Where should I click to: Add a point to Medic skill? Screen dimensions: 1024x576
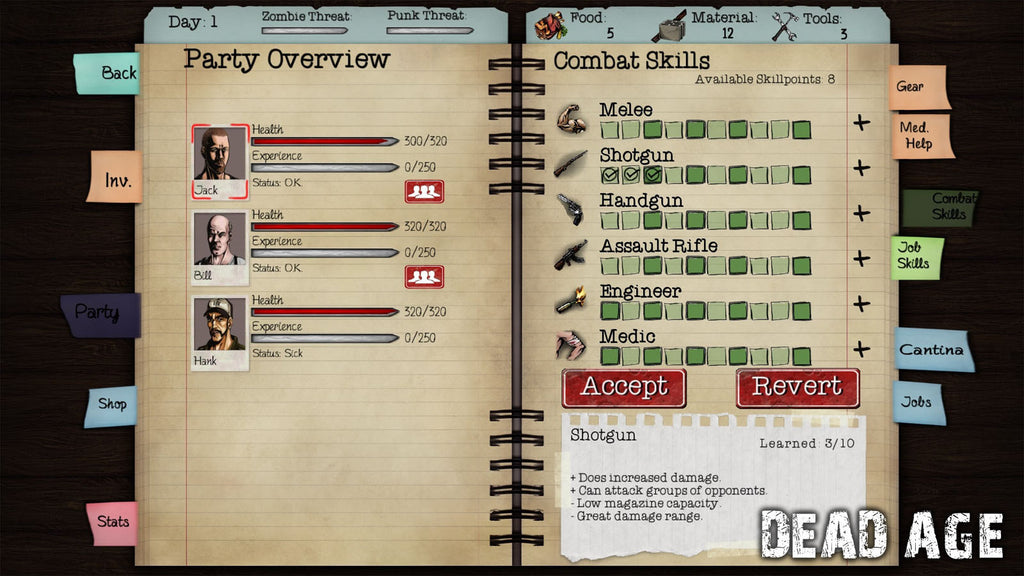pos(861,349)
